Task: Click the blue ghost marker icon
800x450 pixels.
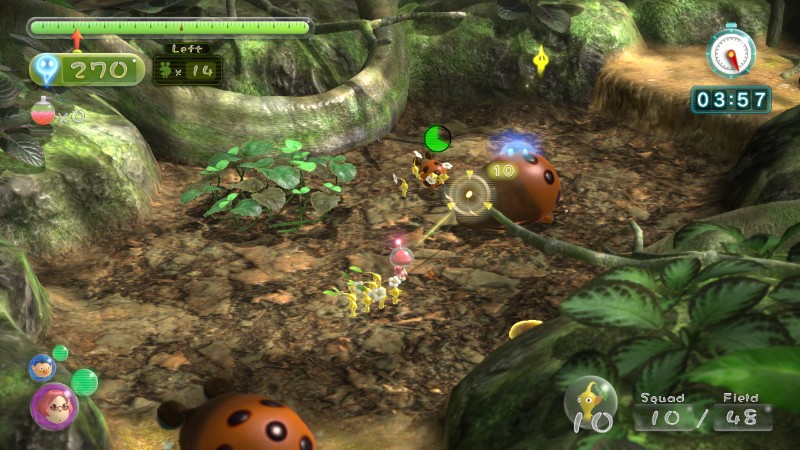Action: pos(46,69)
